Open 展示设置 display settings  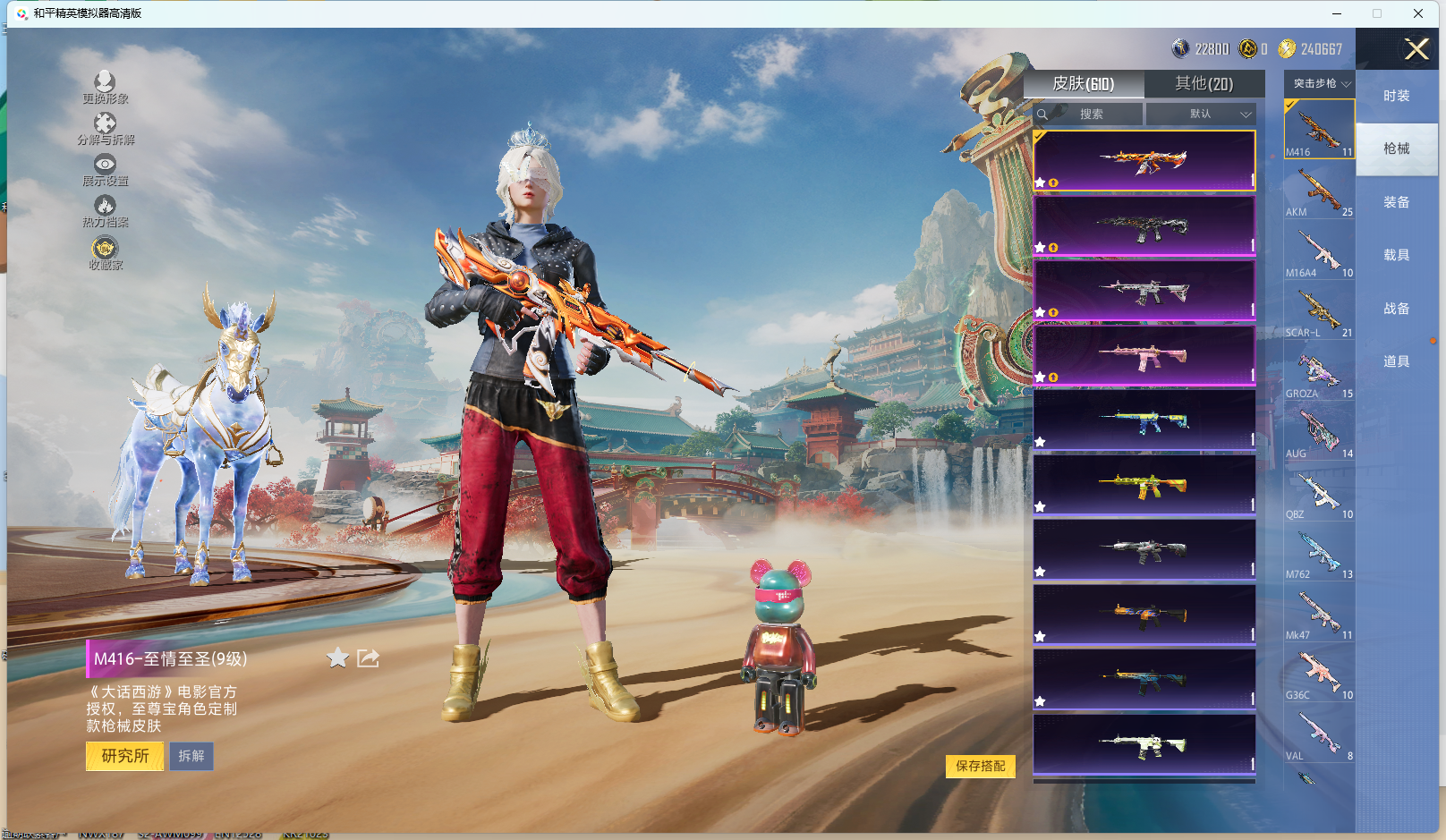[x=105, y=168]
